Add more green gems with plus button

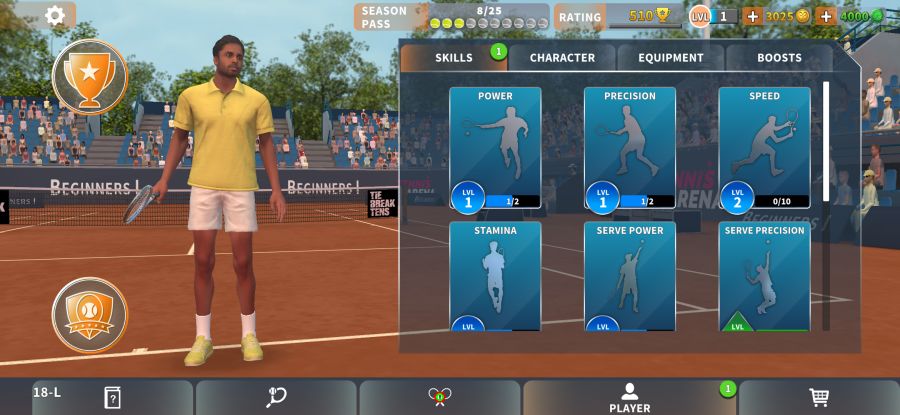pyautogui.click(x=826, y=16)
